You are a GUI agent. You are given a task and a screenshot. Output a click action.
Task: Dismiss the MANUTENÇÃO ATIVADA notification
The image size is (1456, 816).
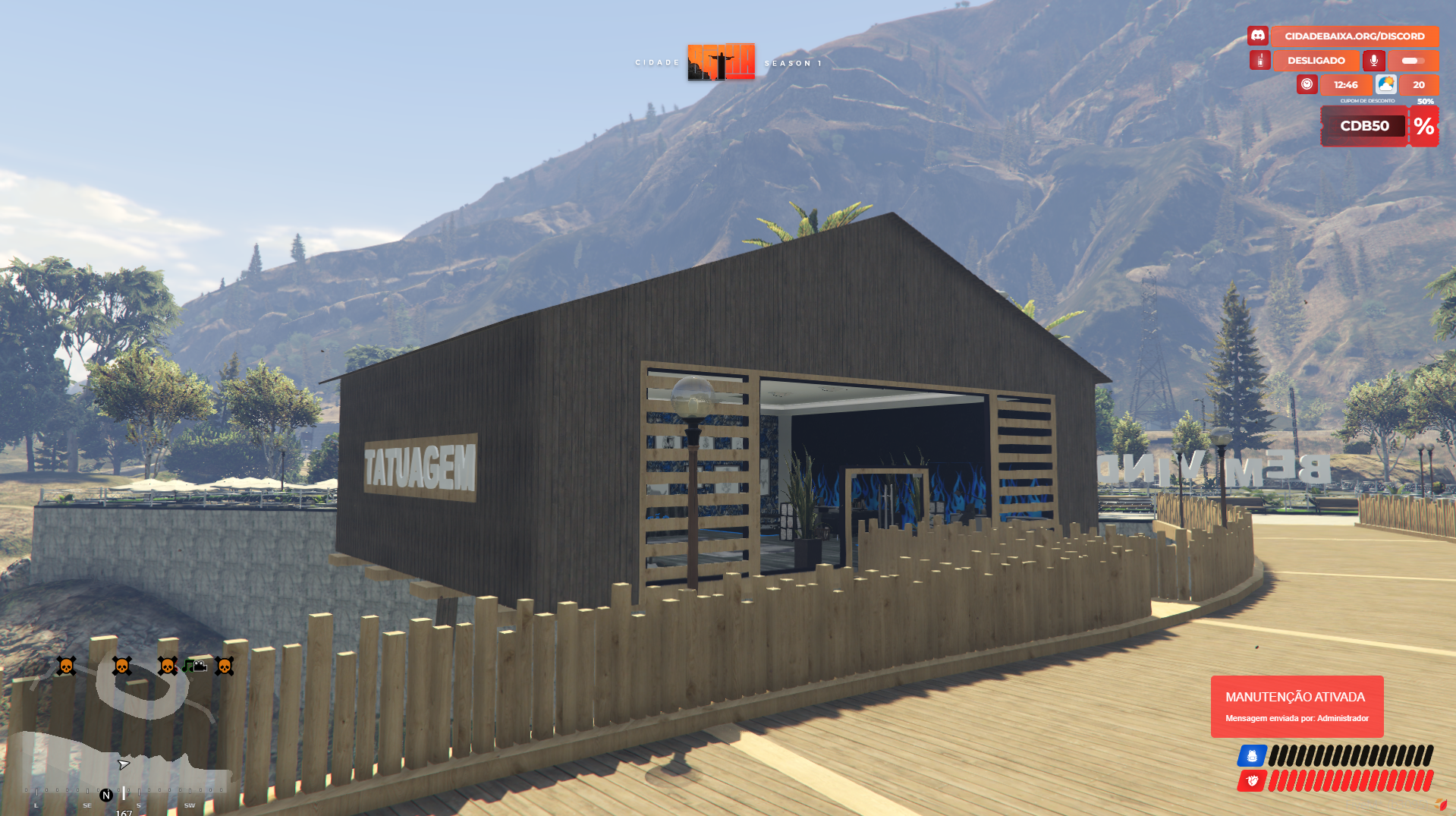point(1297,706)
